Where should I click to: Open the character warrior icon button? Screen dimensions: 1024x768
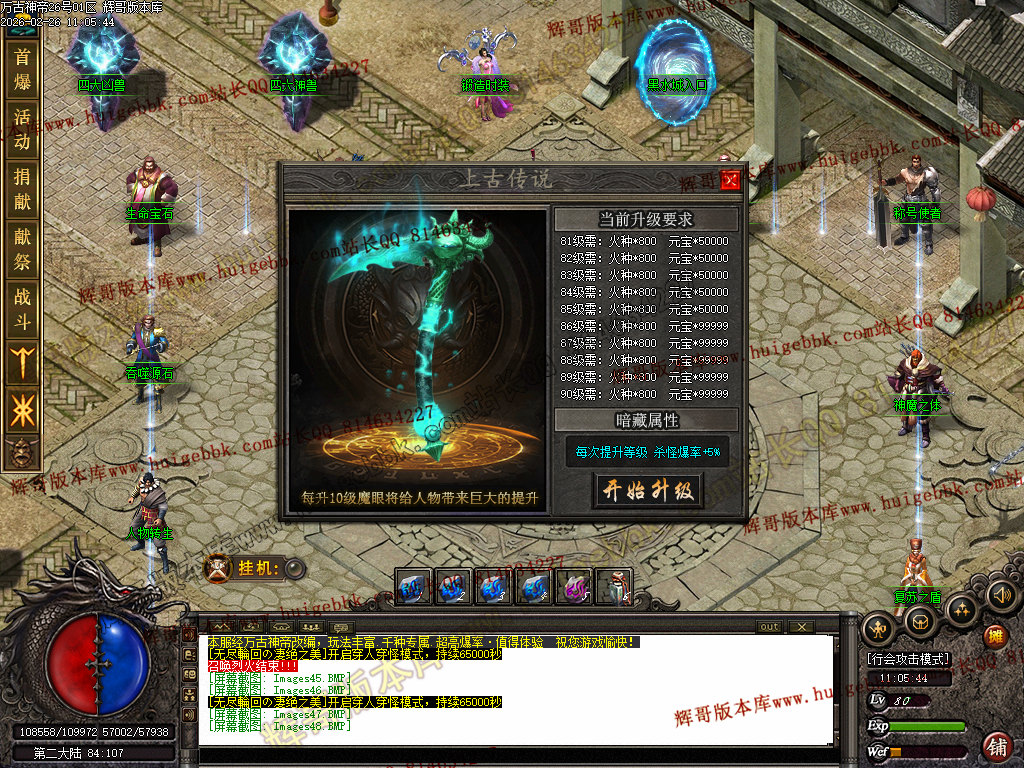click(x=880, y=630)
